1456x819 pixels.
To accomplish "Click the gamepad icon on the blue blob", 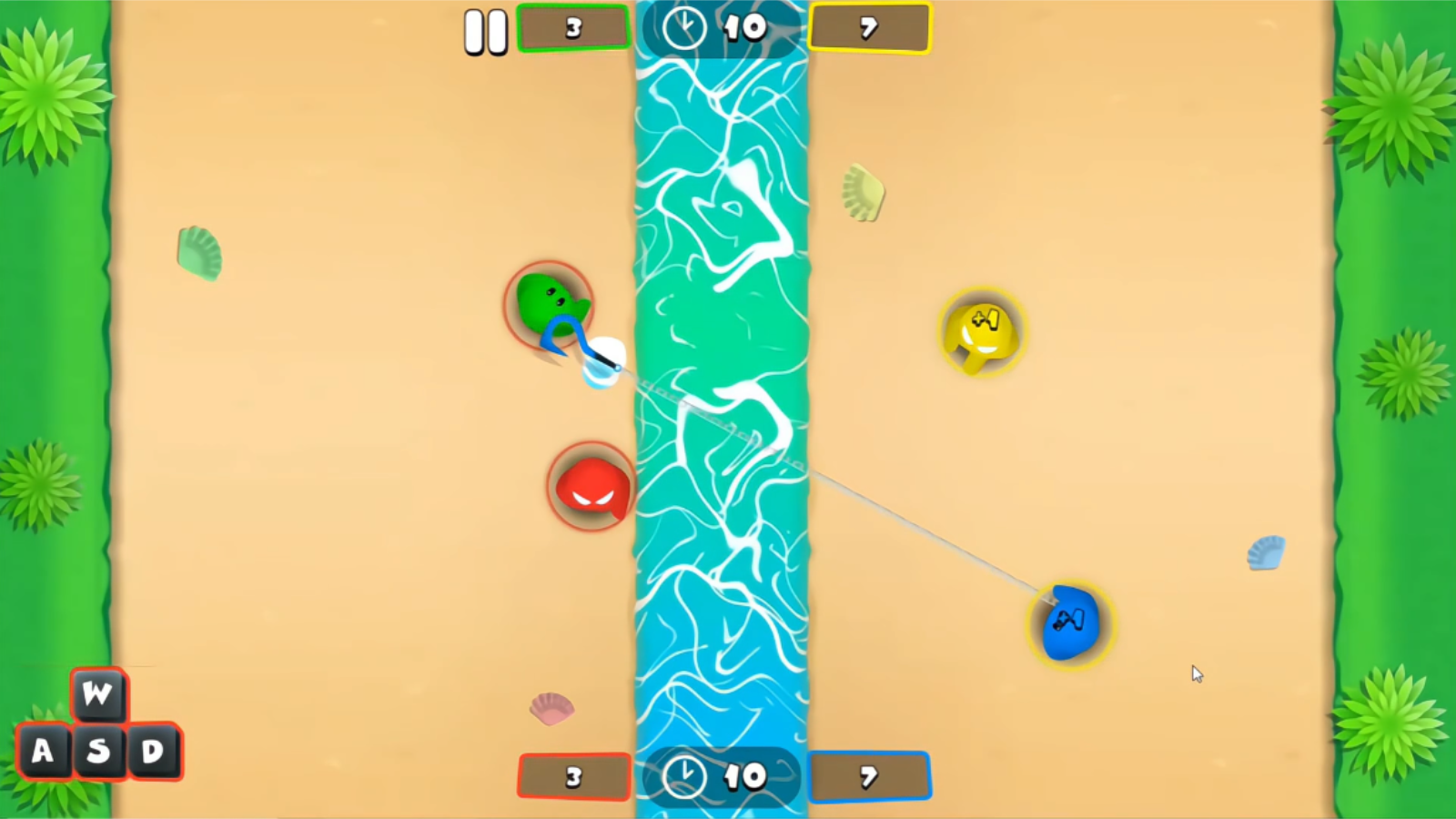I will 1072,620.
